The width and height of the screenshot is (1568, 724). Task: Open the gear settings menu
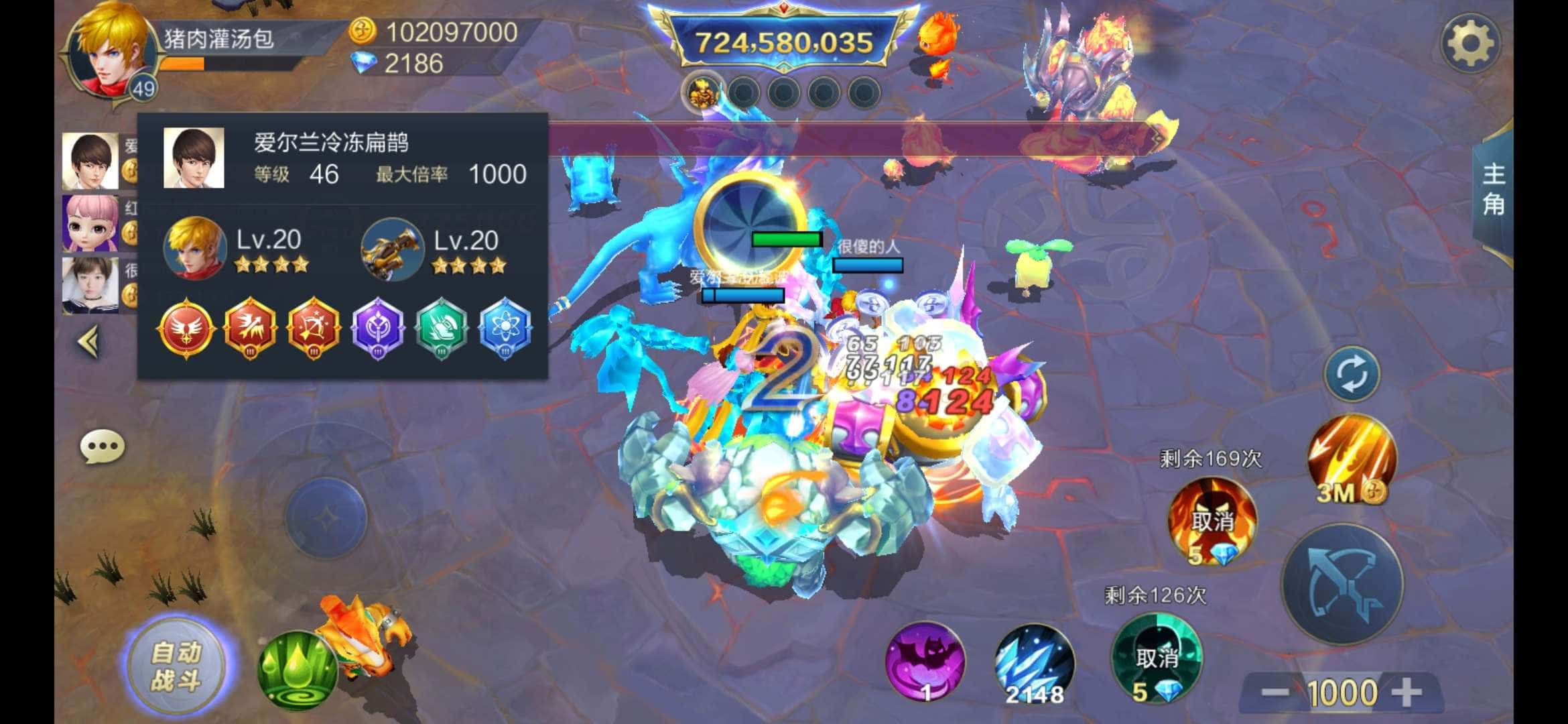[1469, 44]
